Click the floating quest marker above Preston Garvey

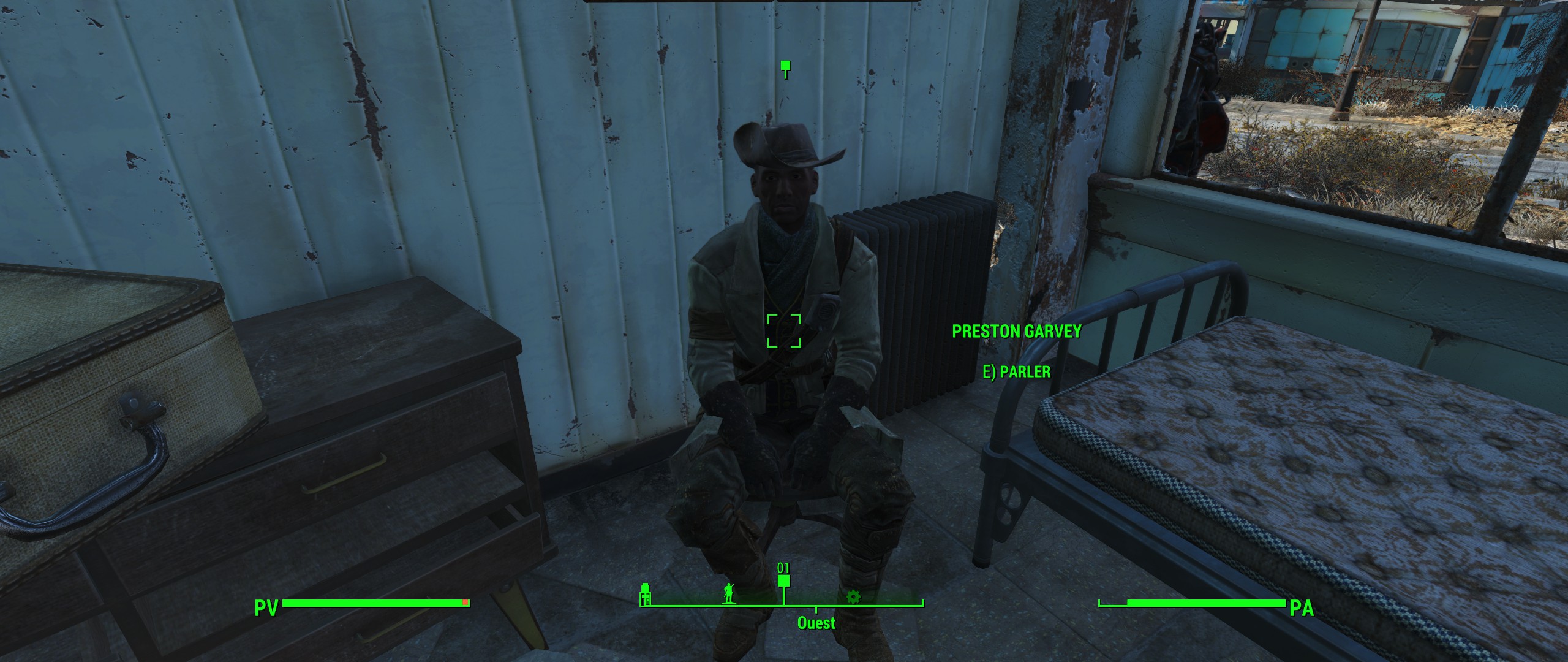point(786,68)
